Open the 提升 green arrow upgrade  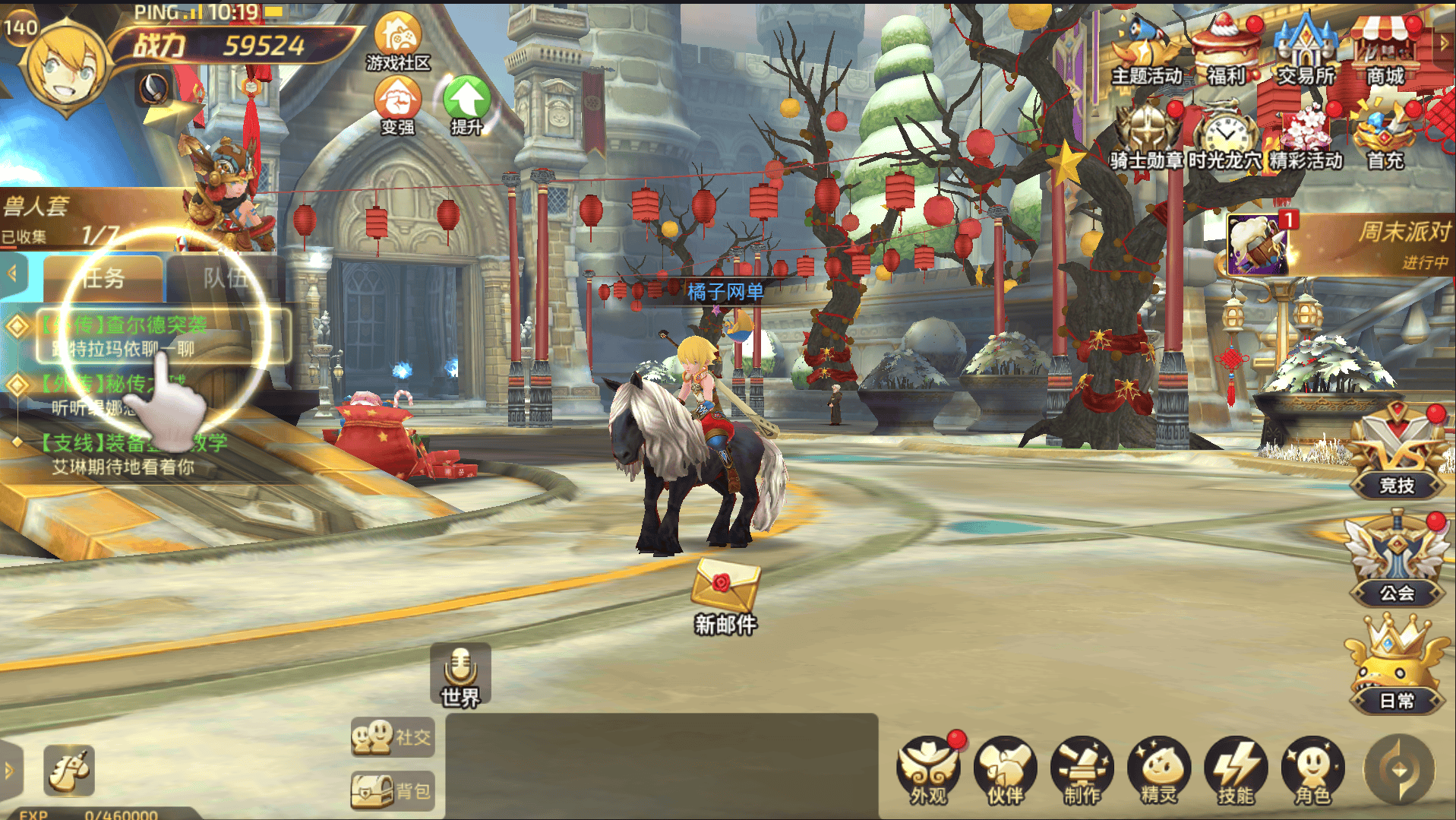[466, 105]
